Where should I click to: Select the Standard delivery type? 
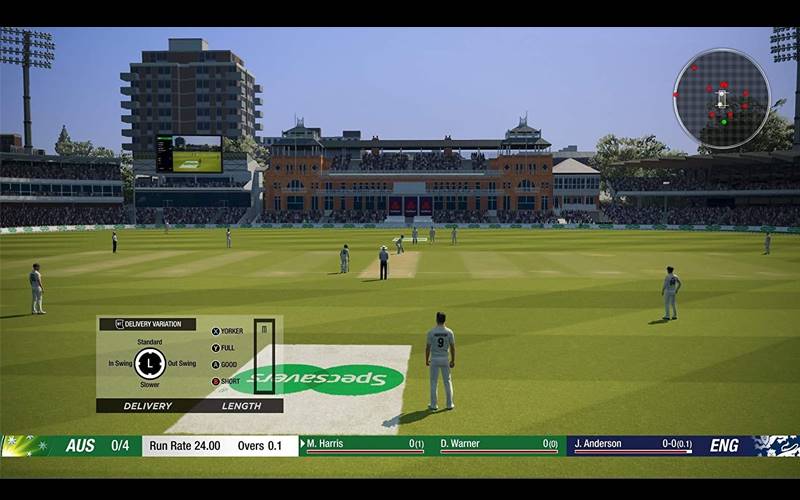pos(150,342)
